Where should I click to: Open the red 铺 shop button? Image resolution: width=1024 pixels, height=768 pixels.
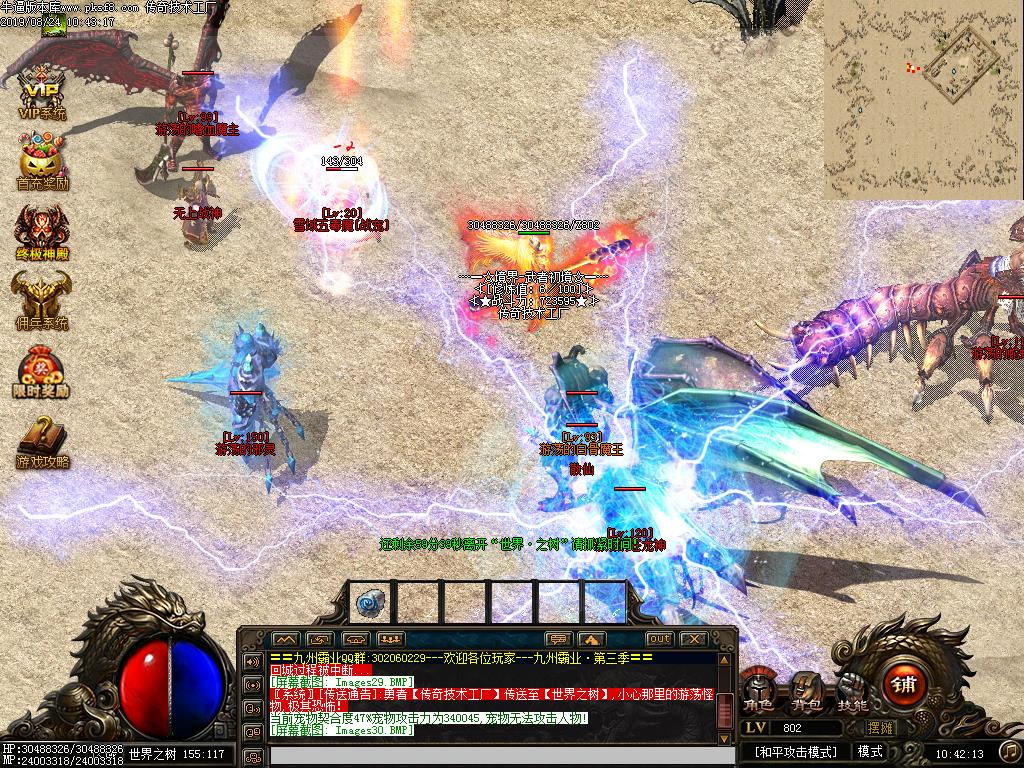[905, 685]
